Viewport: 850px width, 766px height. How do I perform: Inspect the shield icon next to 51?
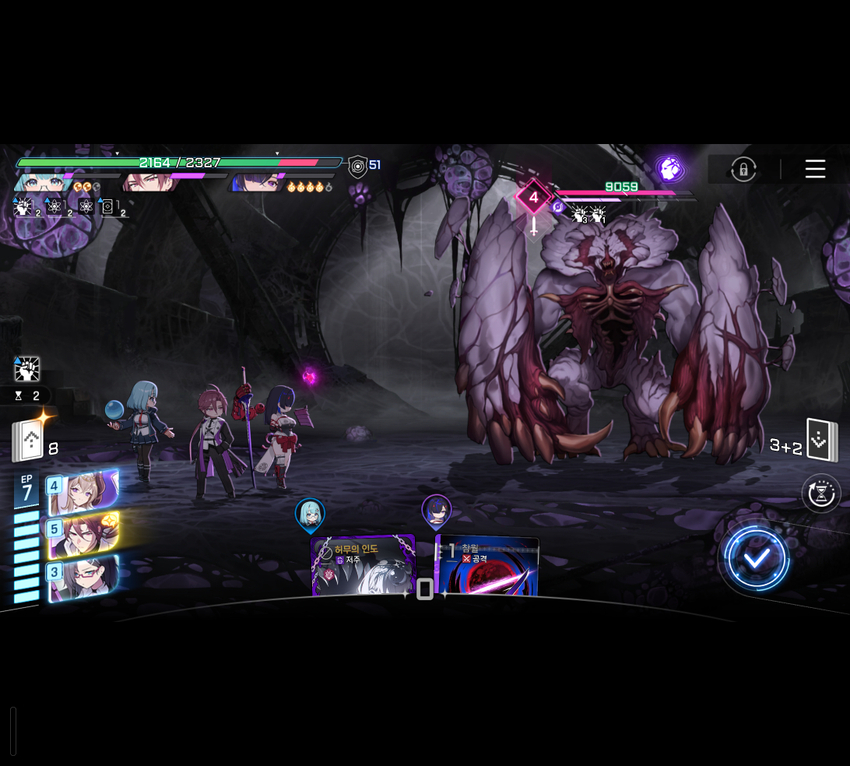tap(357, 166)
